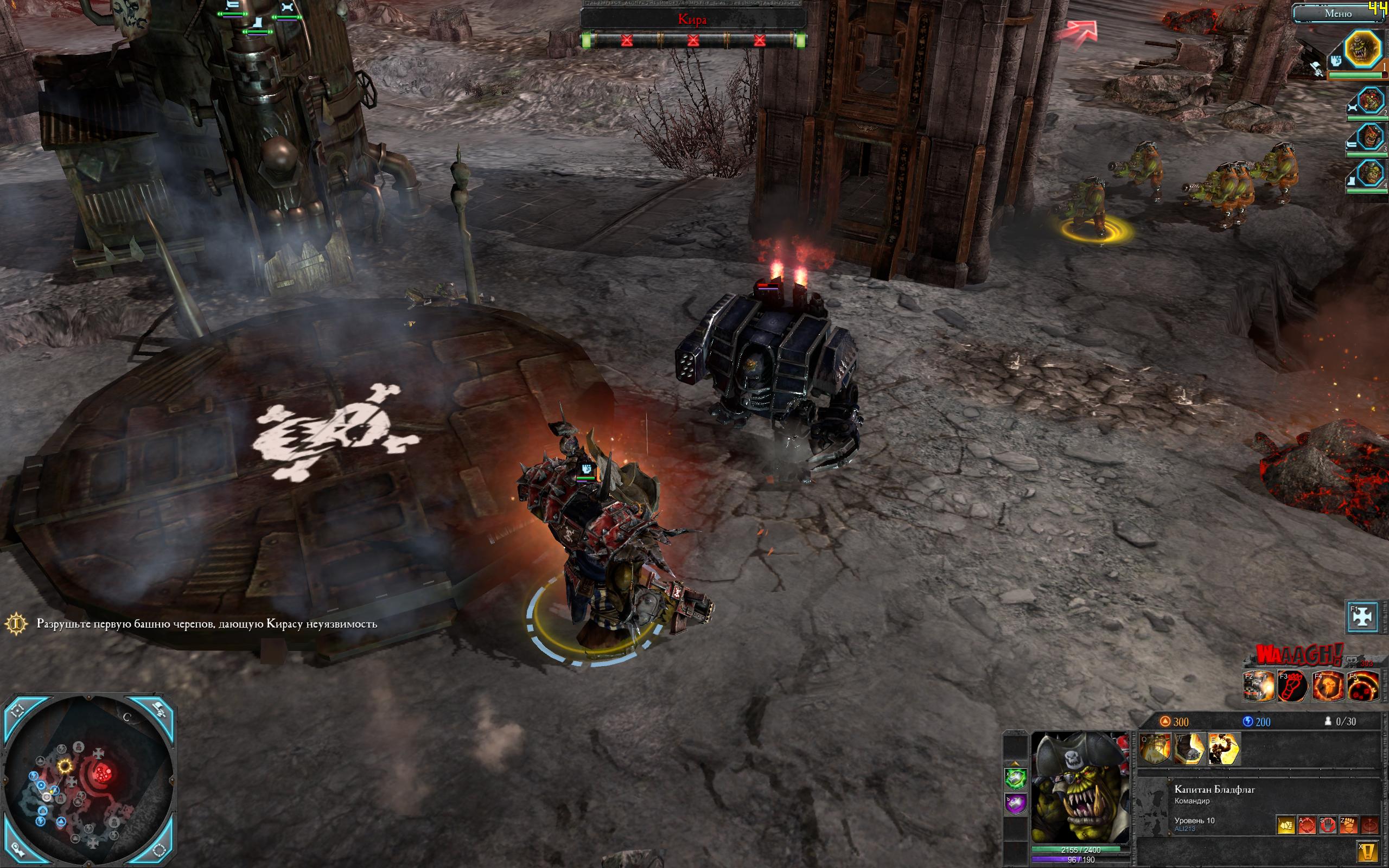The image size is (1389, 868).
Task: Activate the fiery ring F5 ability
Action: 1362,685
